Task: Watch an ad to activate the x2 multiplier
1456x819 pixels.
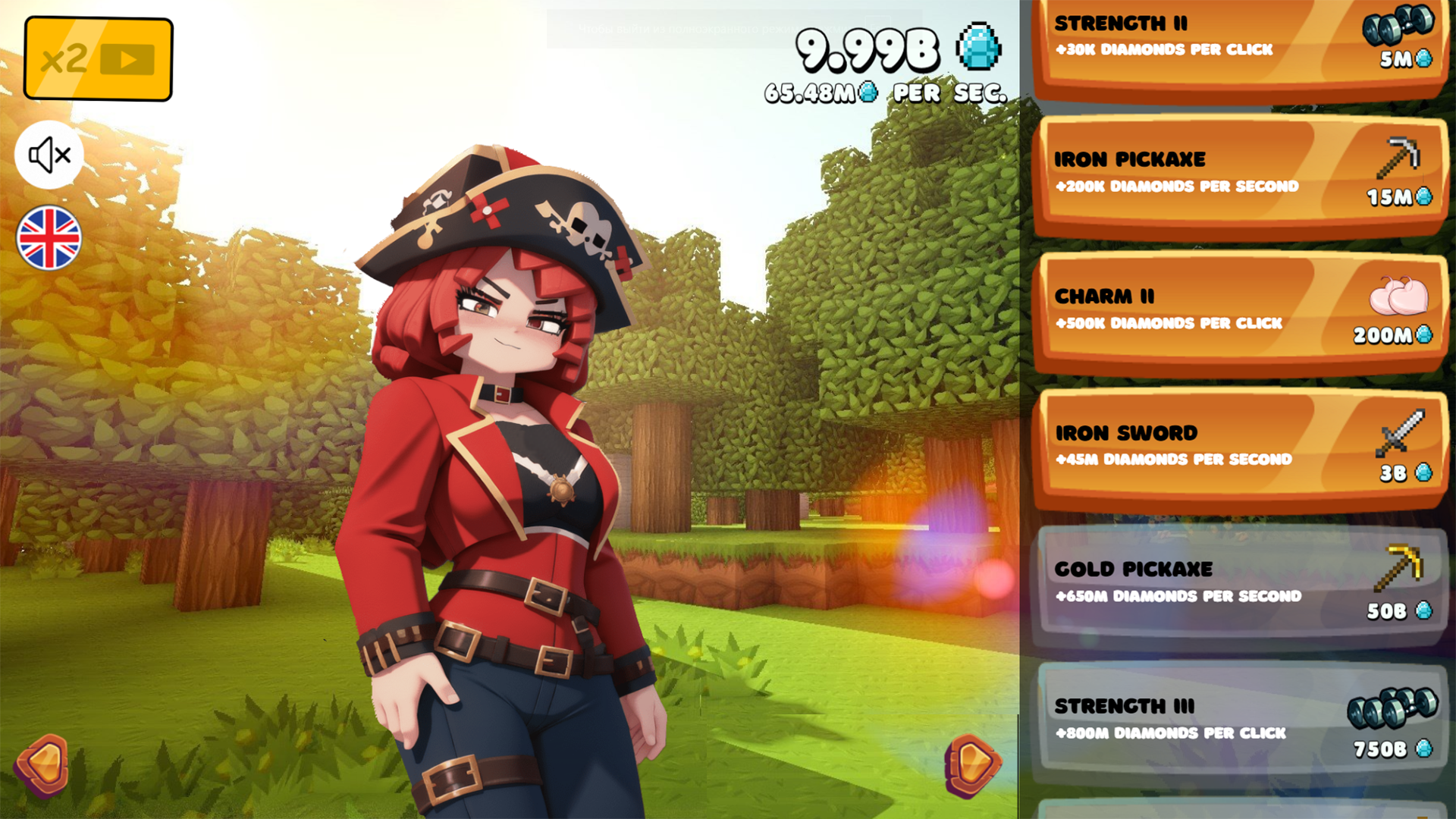Action: pos(97,58)
